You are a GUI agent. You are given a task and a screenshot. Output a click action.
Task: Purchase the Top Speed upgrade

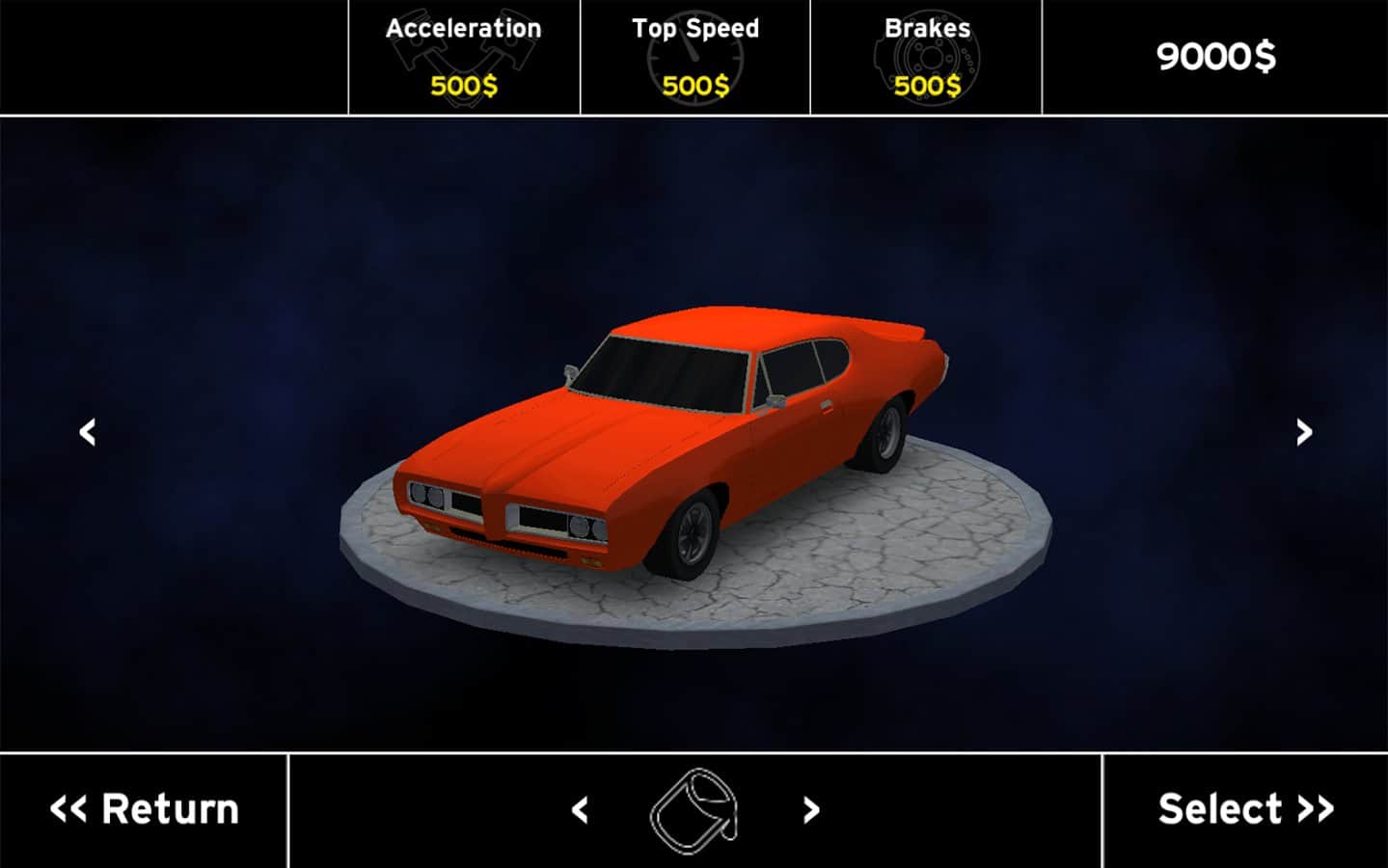pos(695,58)
